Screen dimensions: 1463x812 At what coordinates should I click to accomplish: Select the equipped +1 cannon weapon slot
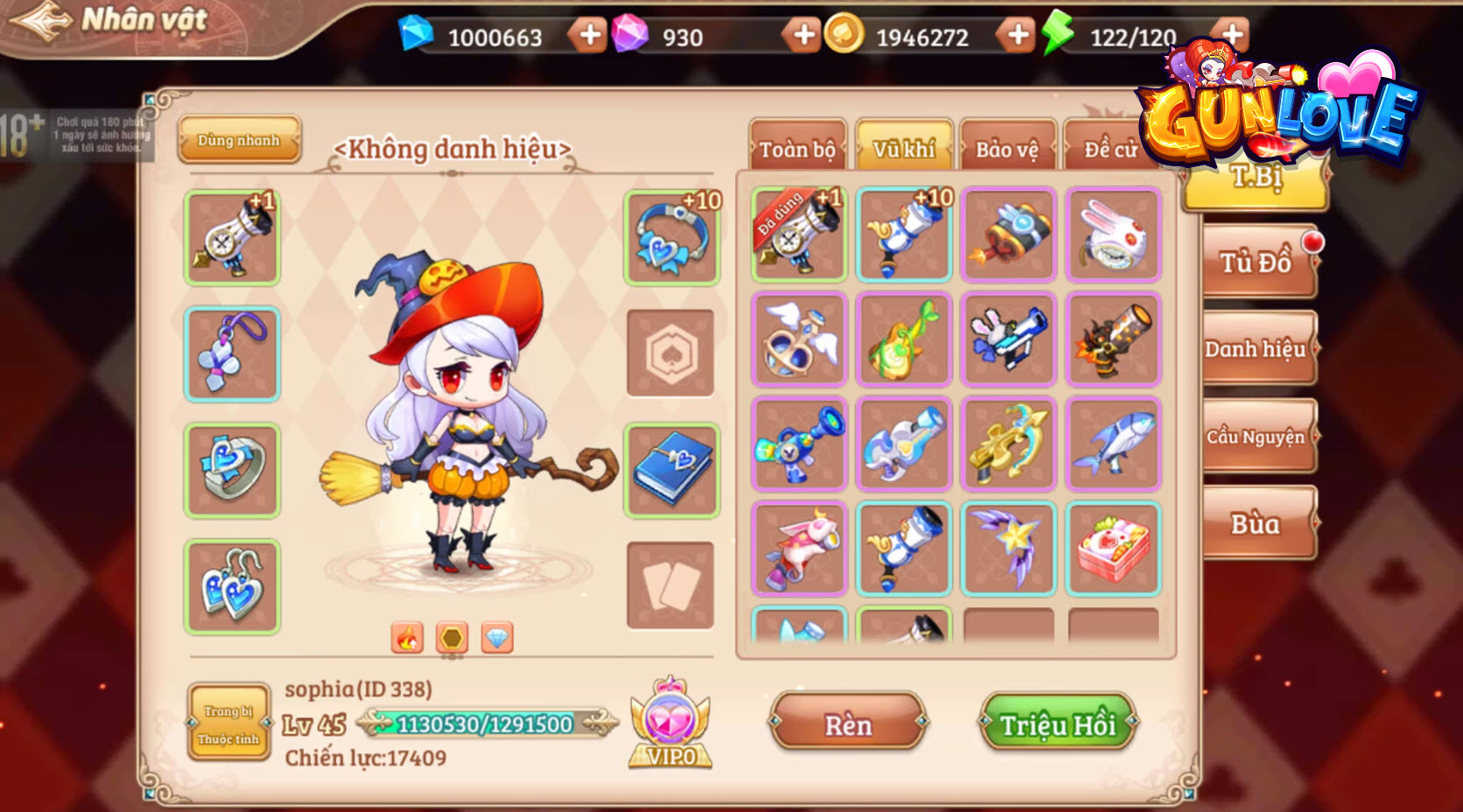pyautogui.click(x=231, y=236)
